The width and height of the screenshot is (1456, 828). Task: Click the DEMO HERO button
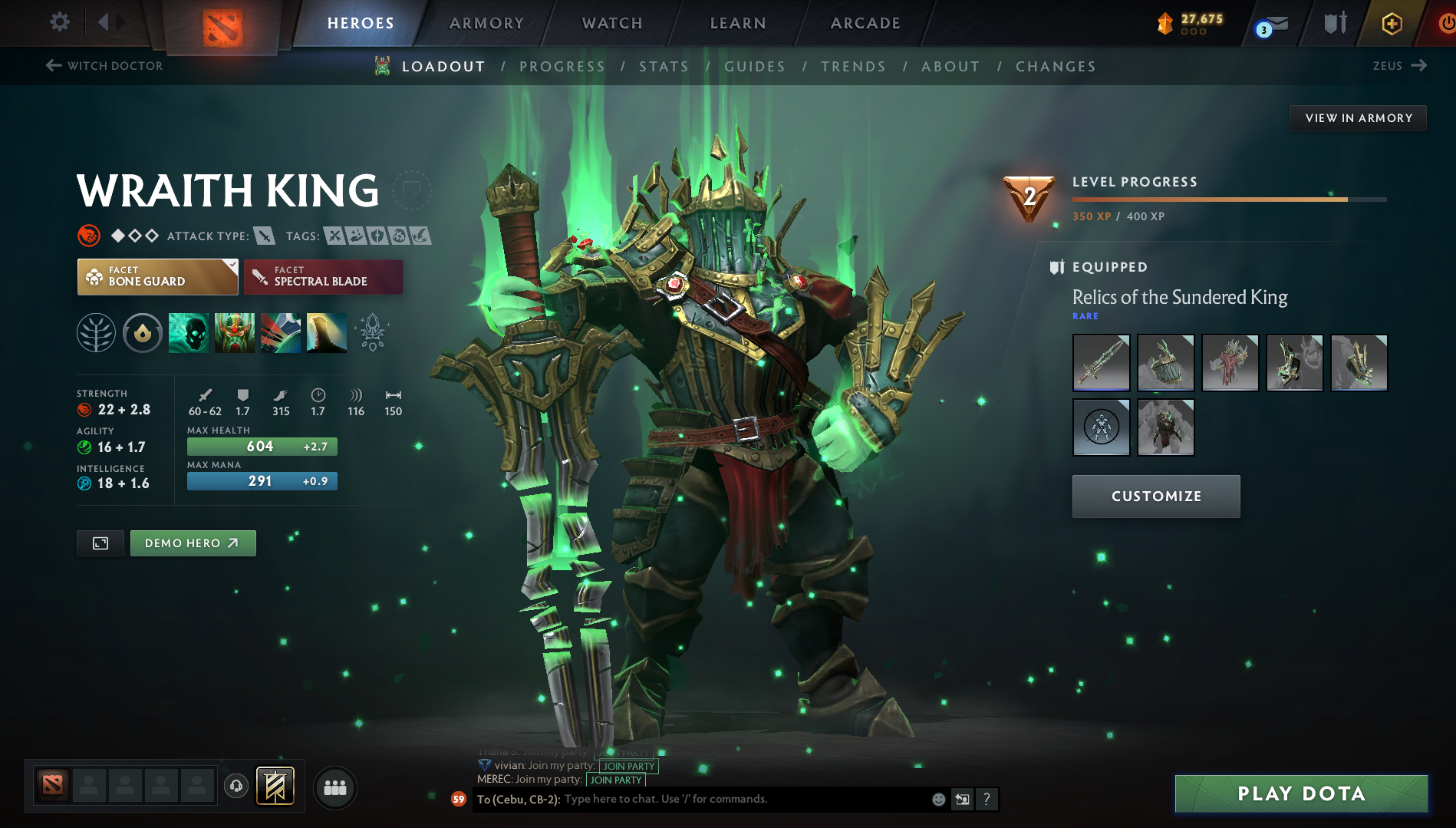click(x=193, y=543)
